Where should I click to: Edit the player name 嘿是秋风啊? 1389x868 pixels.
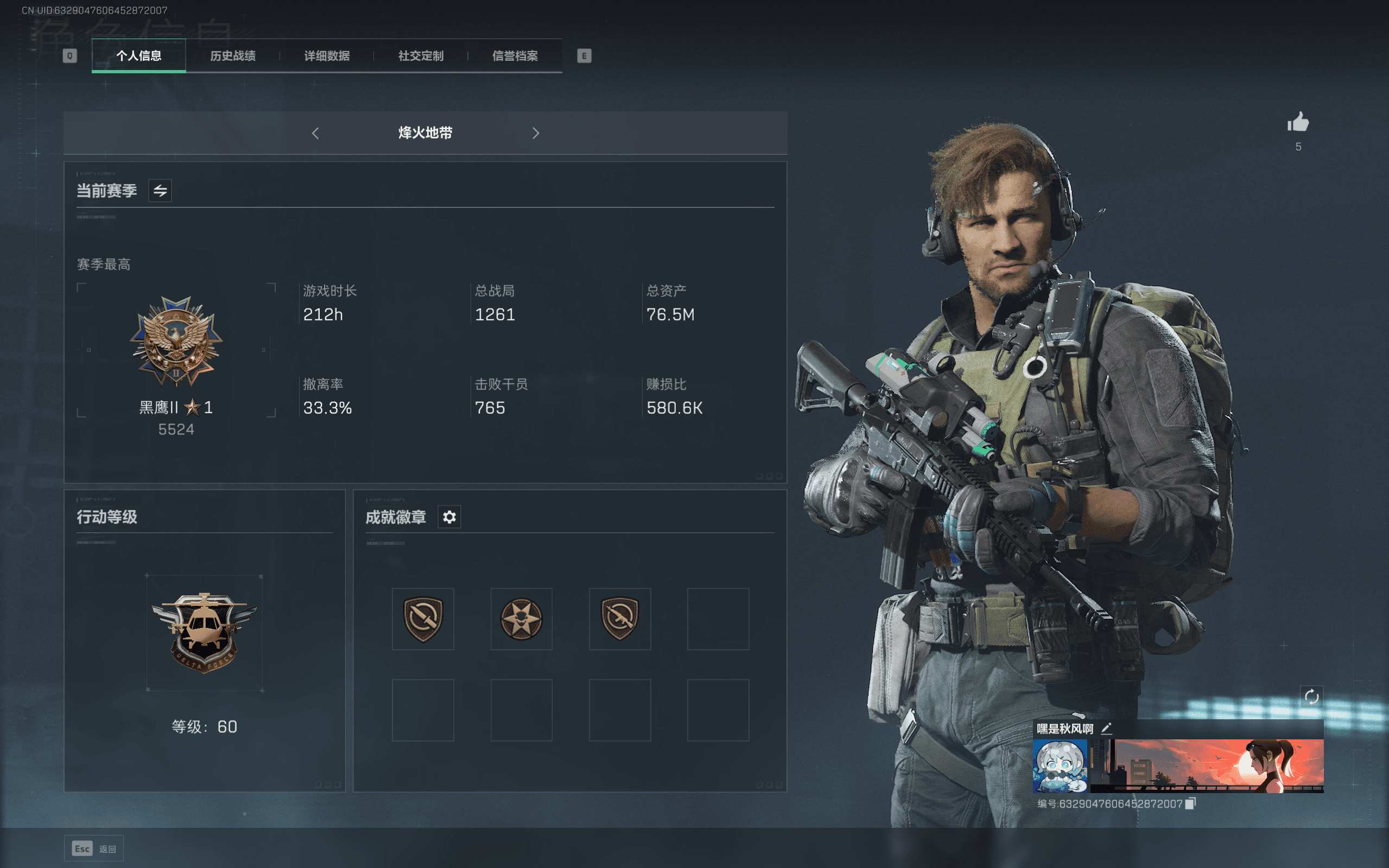(x=1107, y=728)
